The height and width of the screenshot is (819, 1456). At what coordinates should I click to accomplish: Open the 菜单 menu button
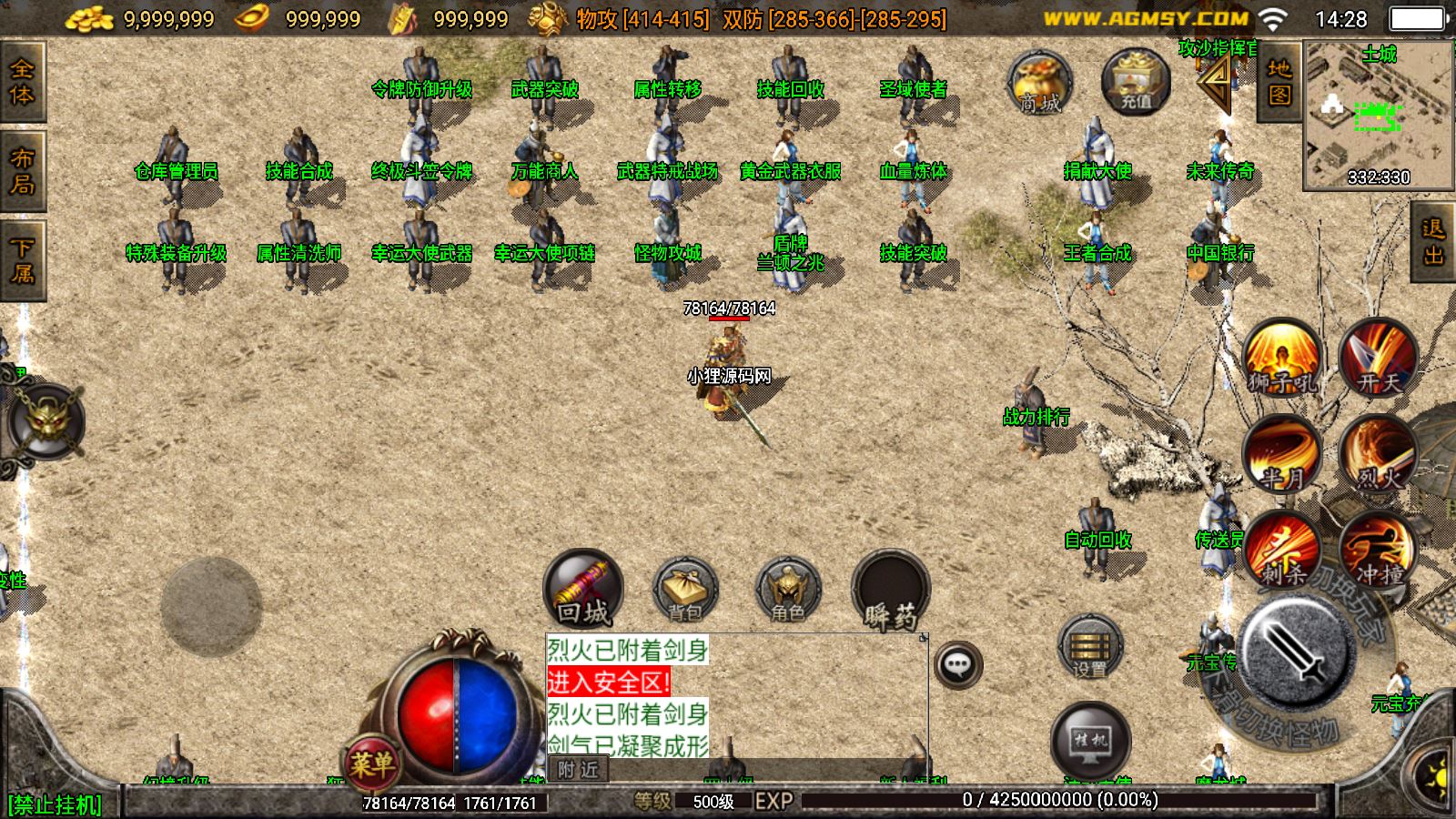point(371,763)
